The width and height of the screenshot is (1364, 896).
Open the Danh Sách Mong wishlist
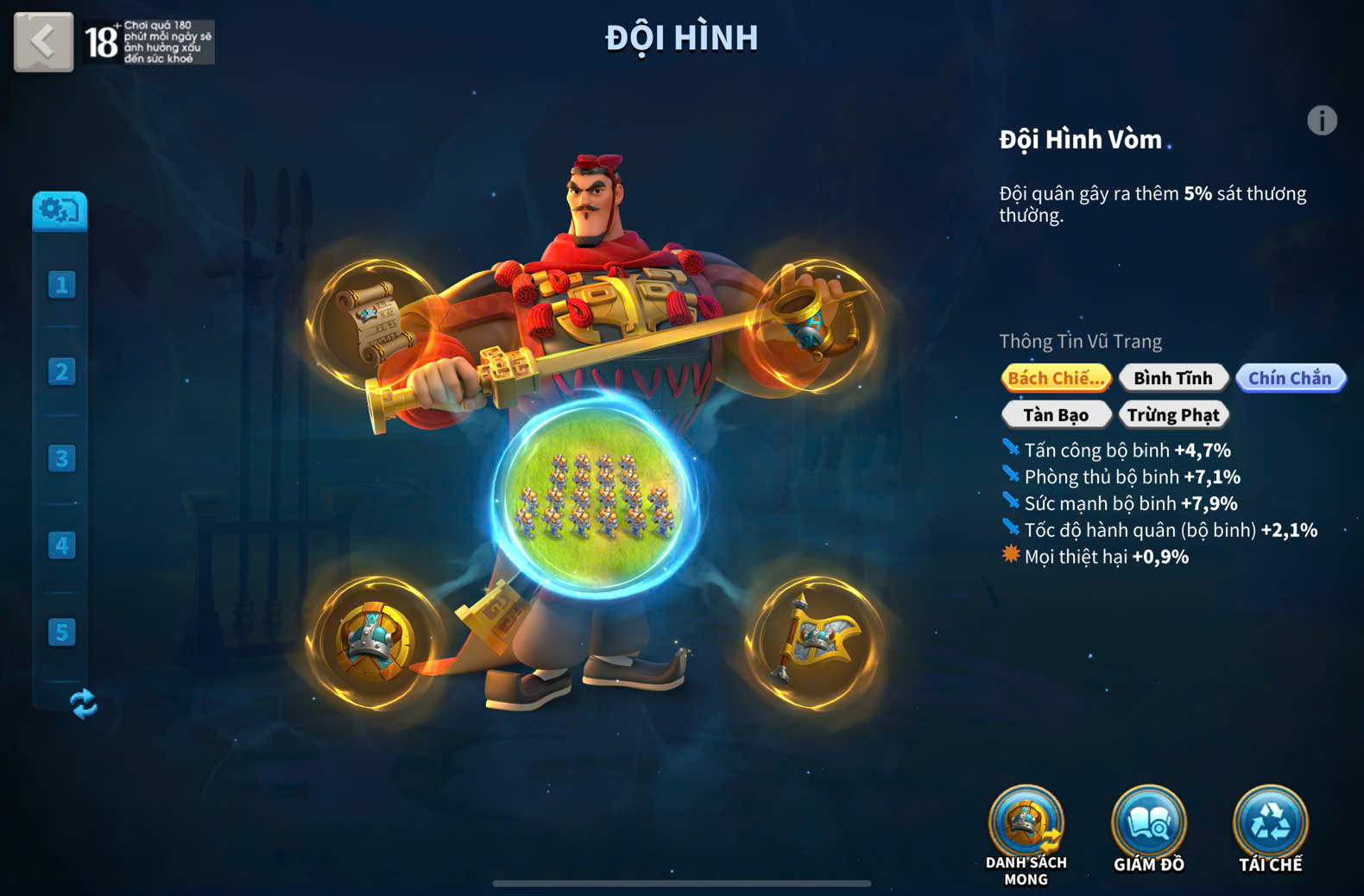click(x=1026, y=825)
